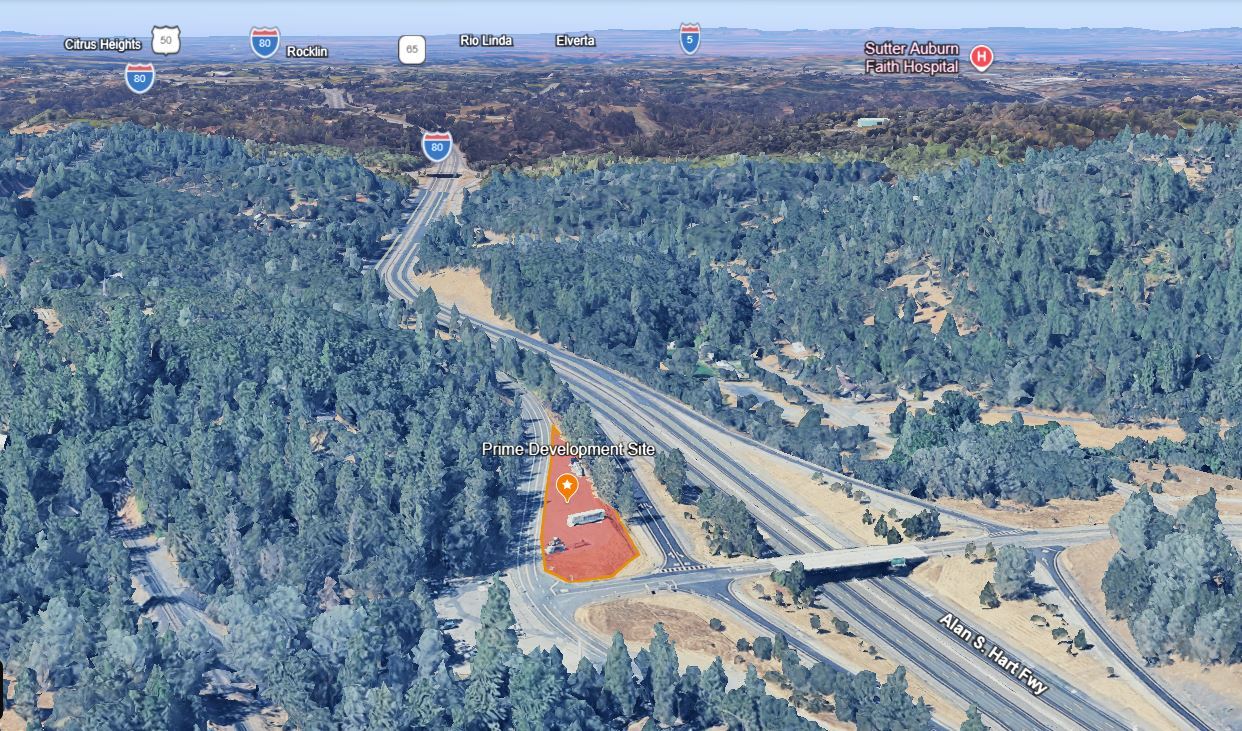This screenshot has height=731, width=1242.
Task: Select the Alan S. Hart Fwy label
Action: (992, 655)
